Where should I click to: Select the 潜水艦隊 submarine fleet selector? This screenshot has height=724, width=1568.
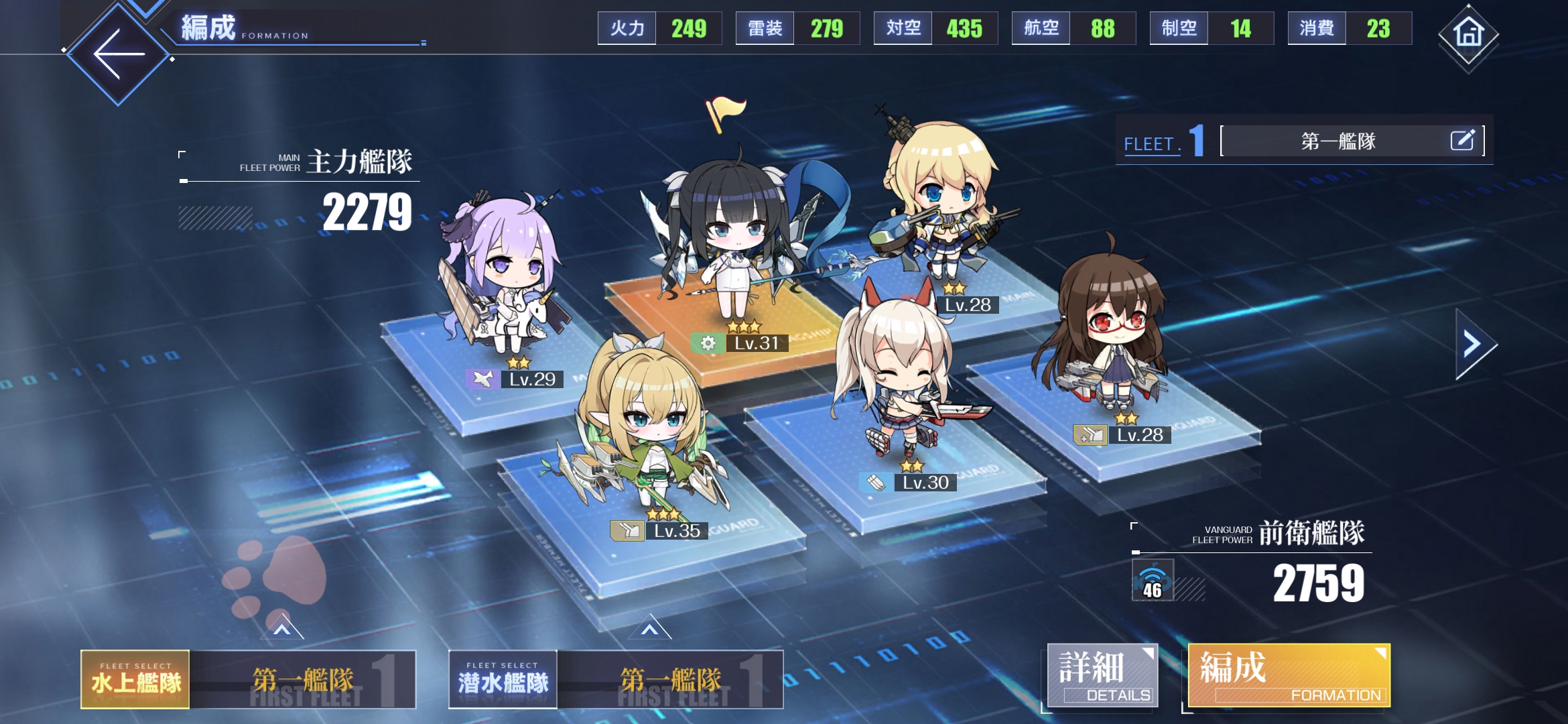(x=503, y=680)
